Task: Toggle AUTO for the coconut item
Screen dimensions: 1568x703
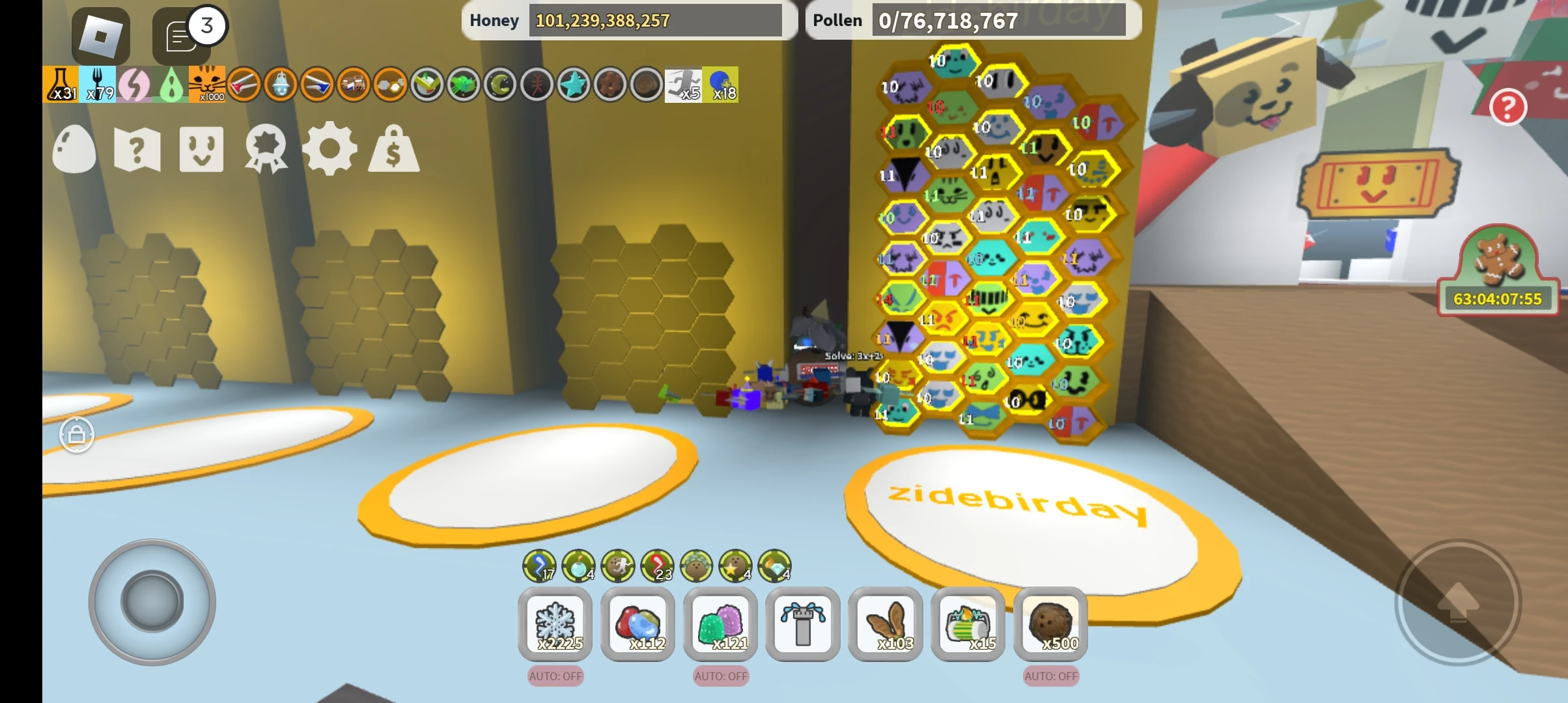Action: (x=1051, y=677)
